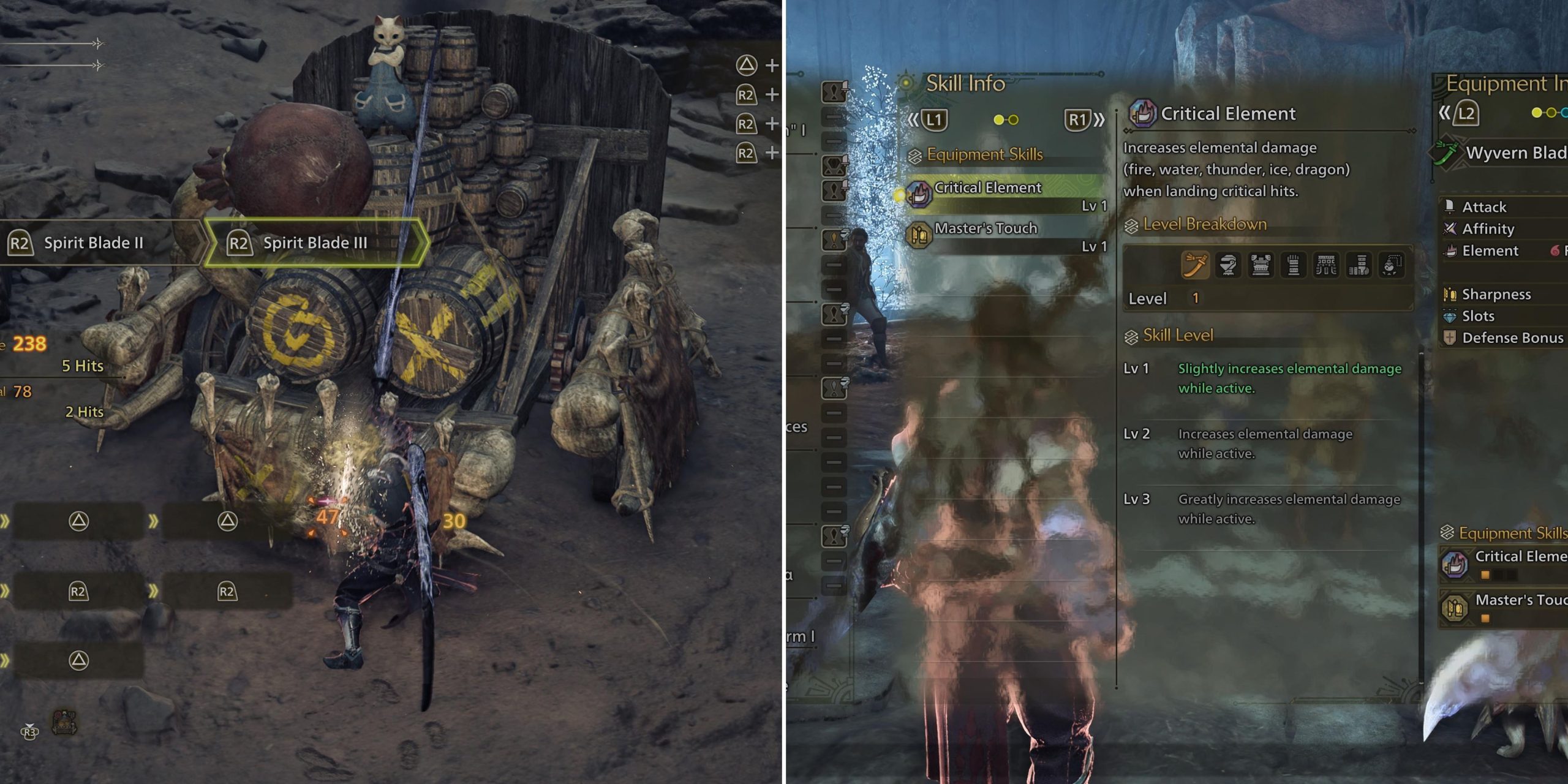Viewport: 1568px width, 784px height.
Task: Select the Lv 1 skill level description
Action: click(1289, 378)
